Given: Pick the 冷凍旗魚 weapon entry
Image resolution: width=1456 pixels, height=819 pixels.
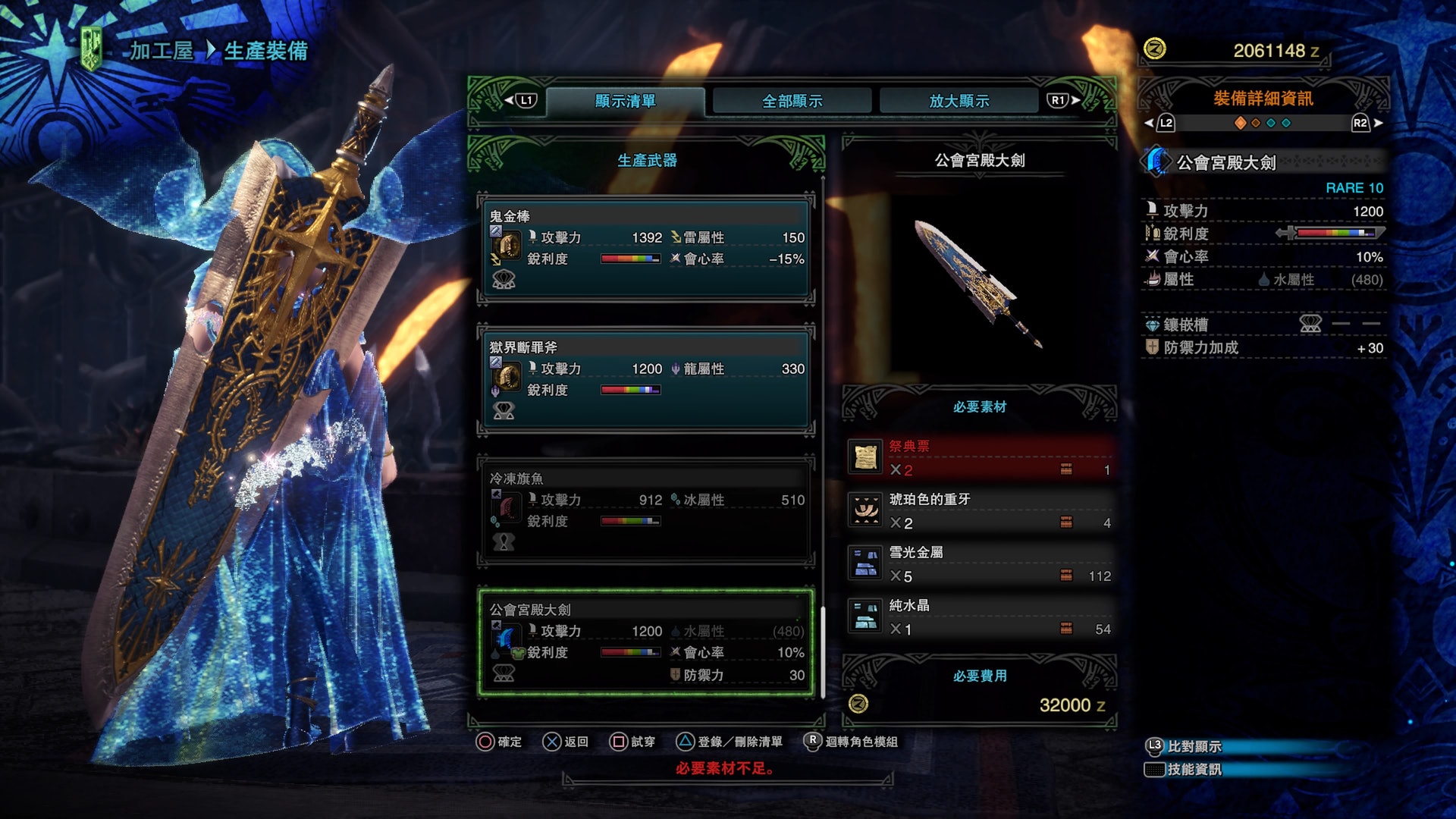Looking at the screenshot, I should coord(646,510).
